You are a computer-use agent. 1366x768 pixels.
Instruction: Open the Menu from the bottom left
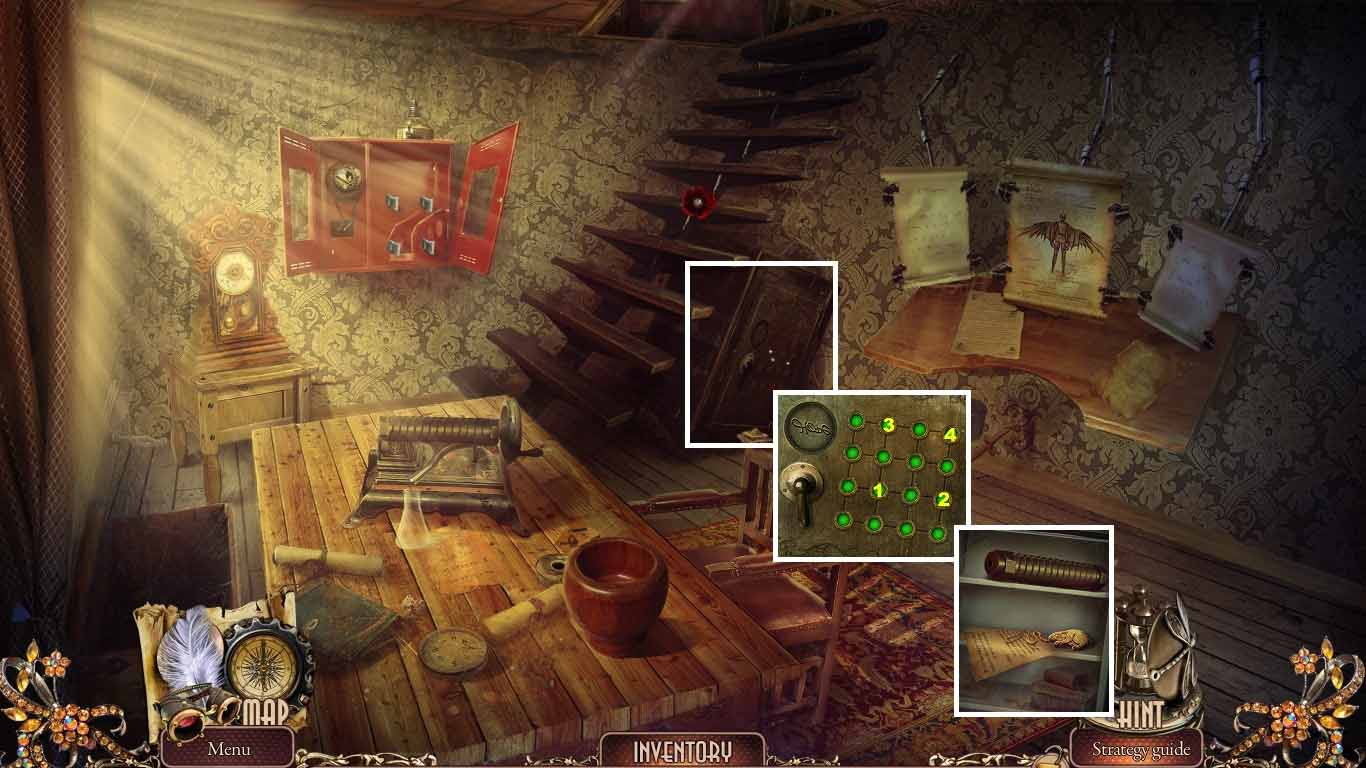click(x=232, y=747)
